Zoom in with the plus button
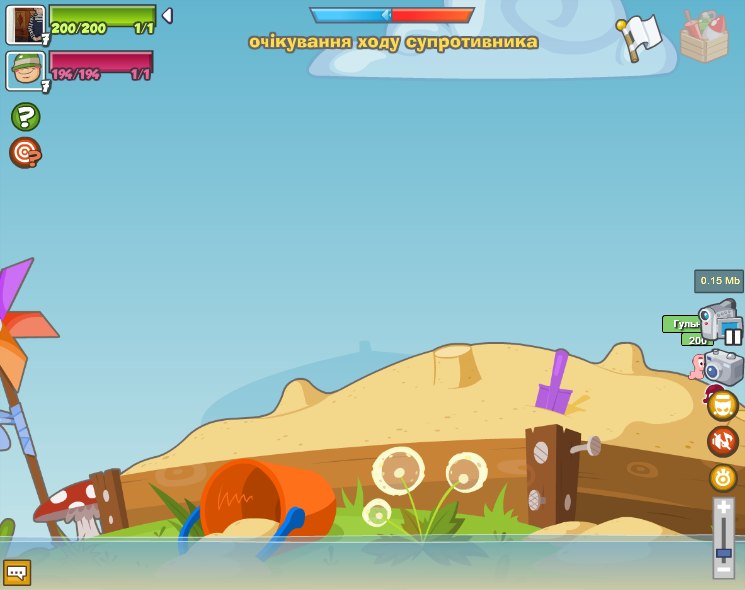This screenshot has width=745, height=590. (x=723, y=510)
